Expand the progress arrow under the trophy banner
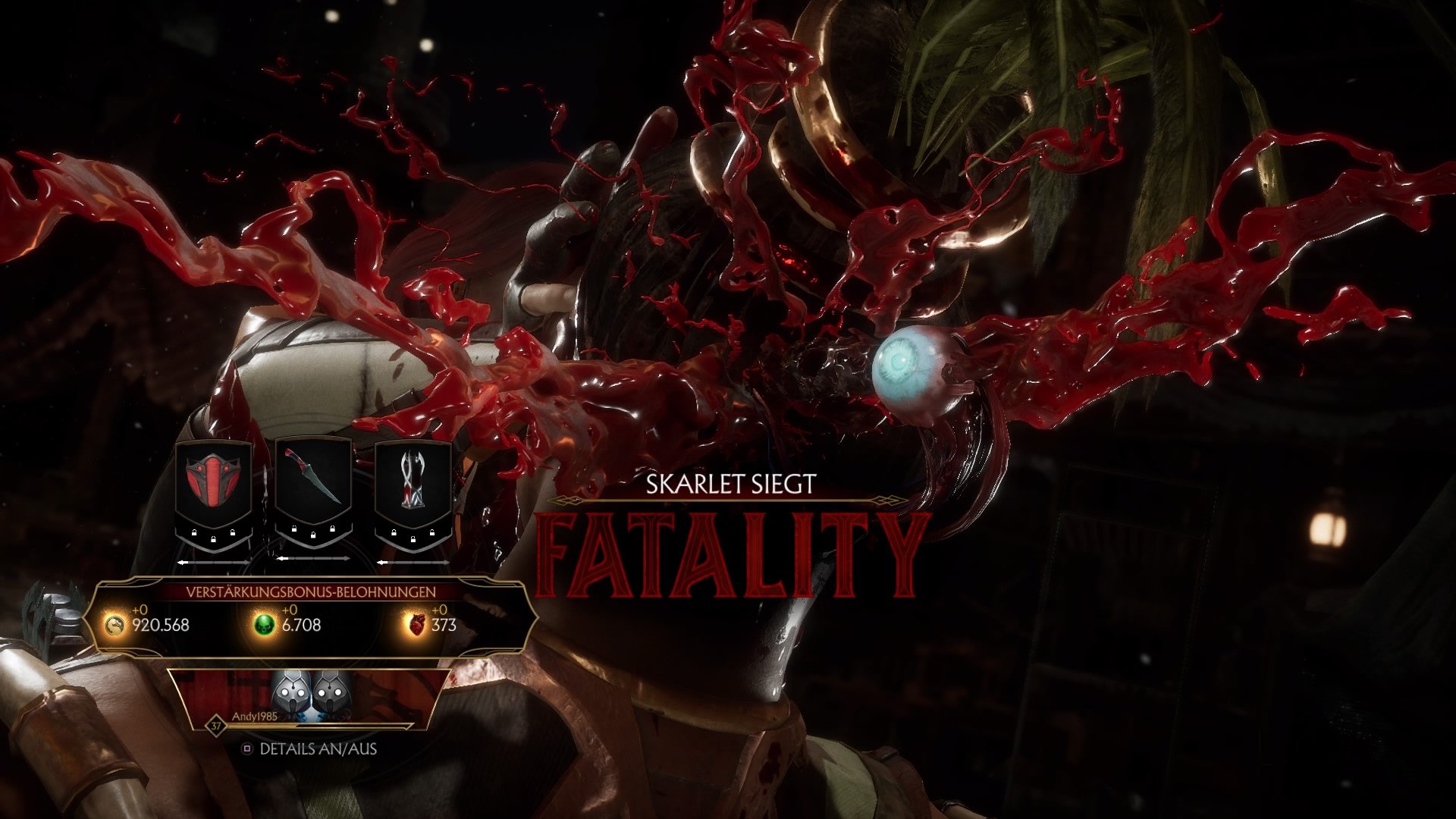This screenshot has width=1456, height=819. coord(413,562)
